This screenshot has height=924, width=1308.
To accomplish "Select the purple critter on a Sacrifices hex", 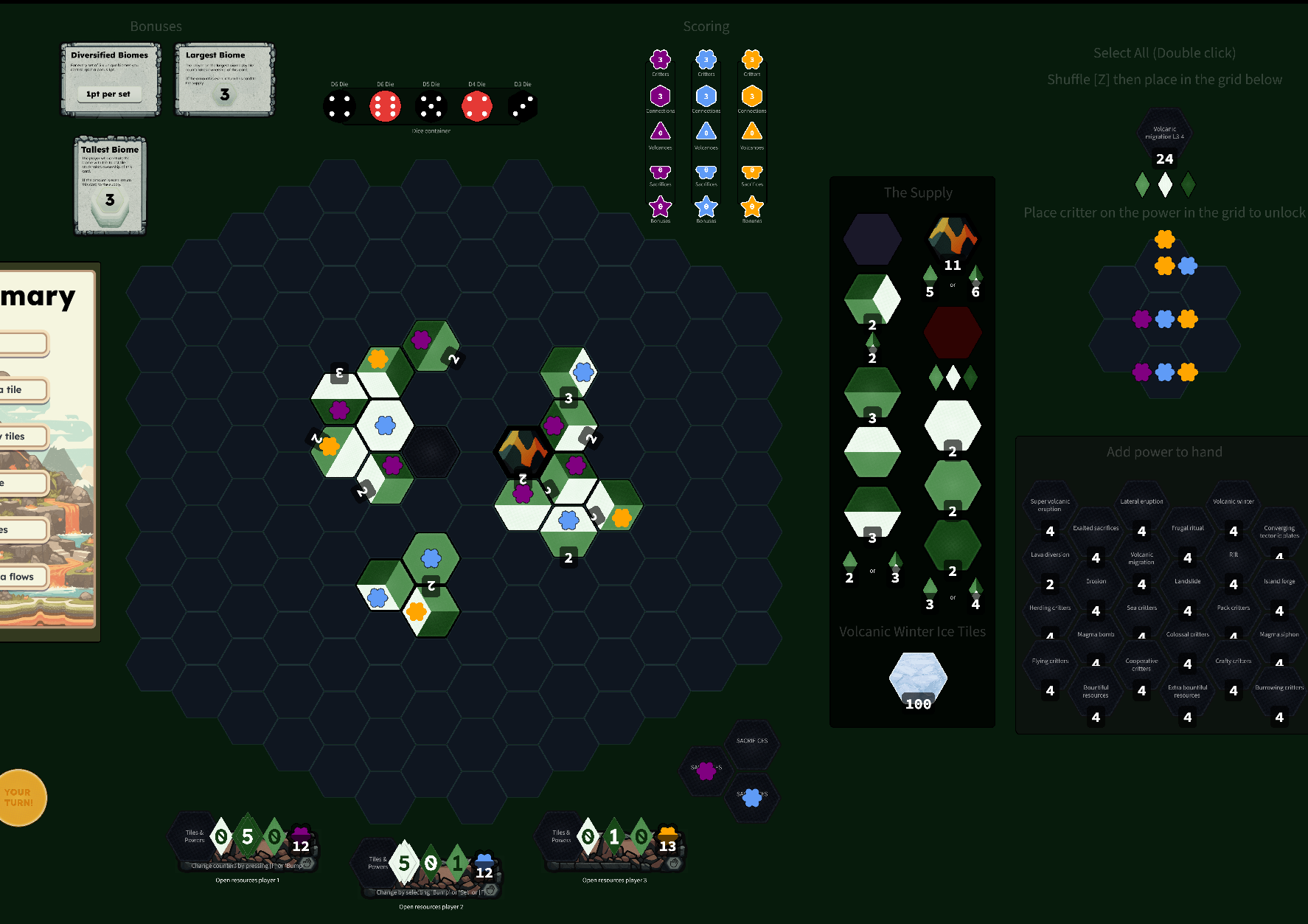I will pyautogui.click(x=706, y=771).
